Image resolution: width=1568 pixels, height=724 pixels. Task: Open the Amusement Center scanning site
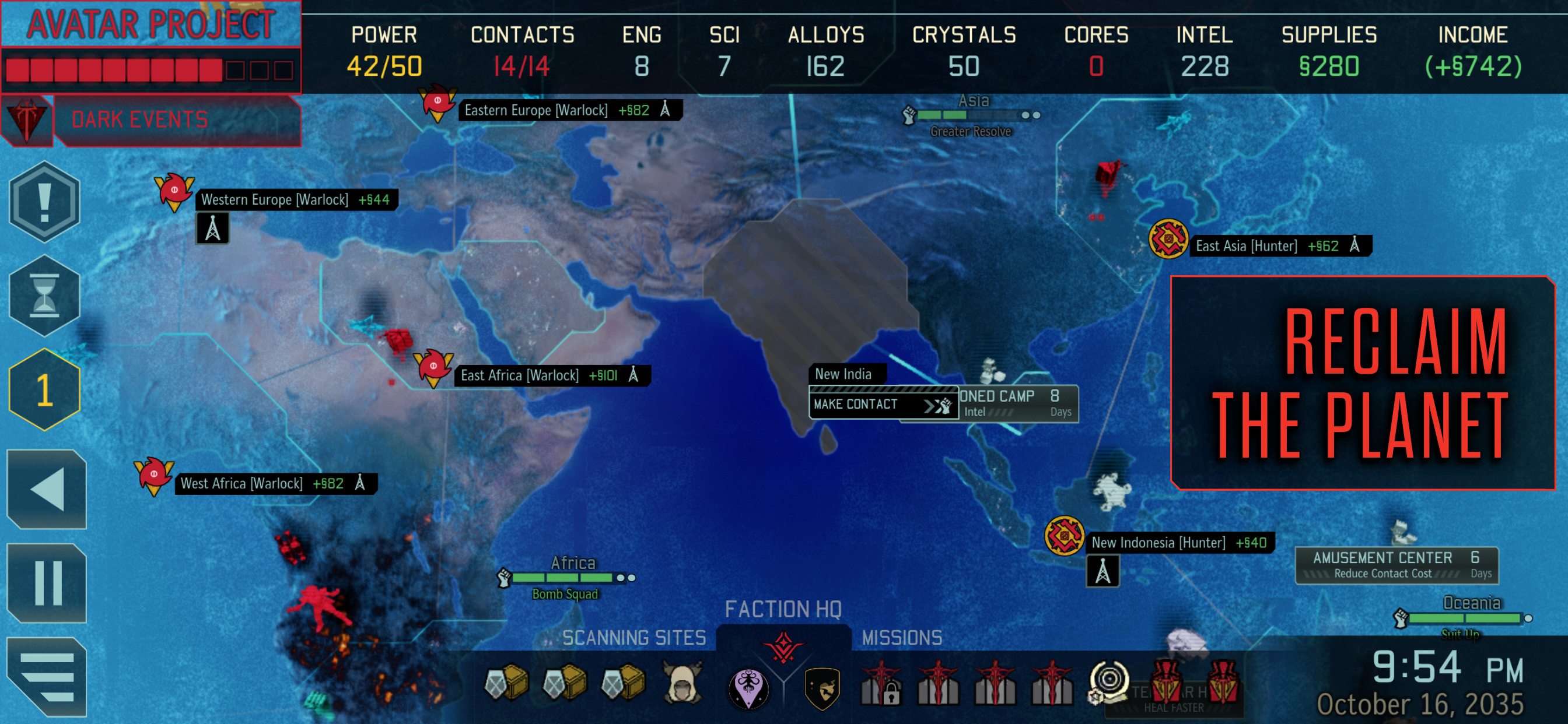1396,565
